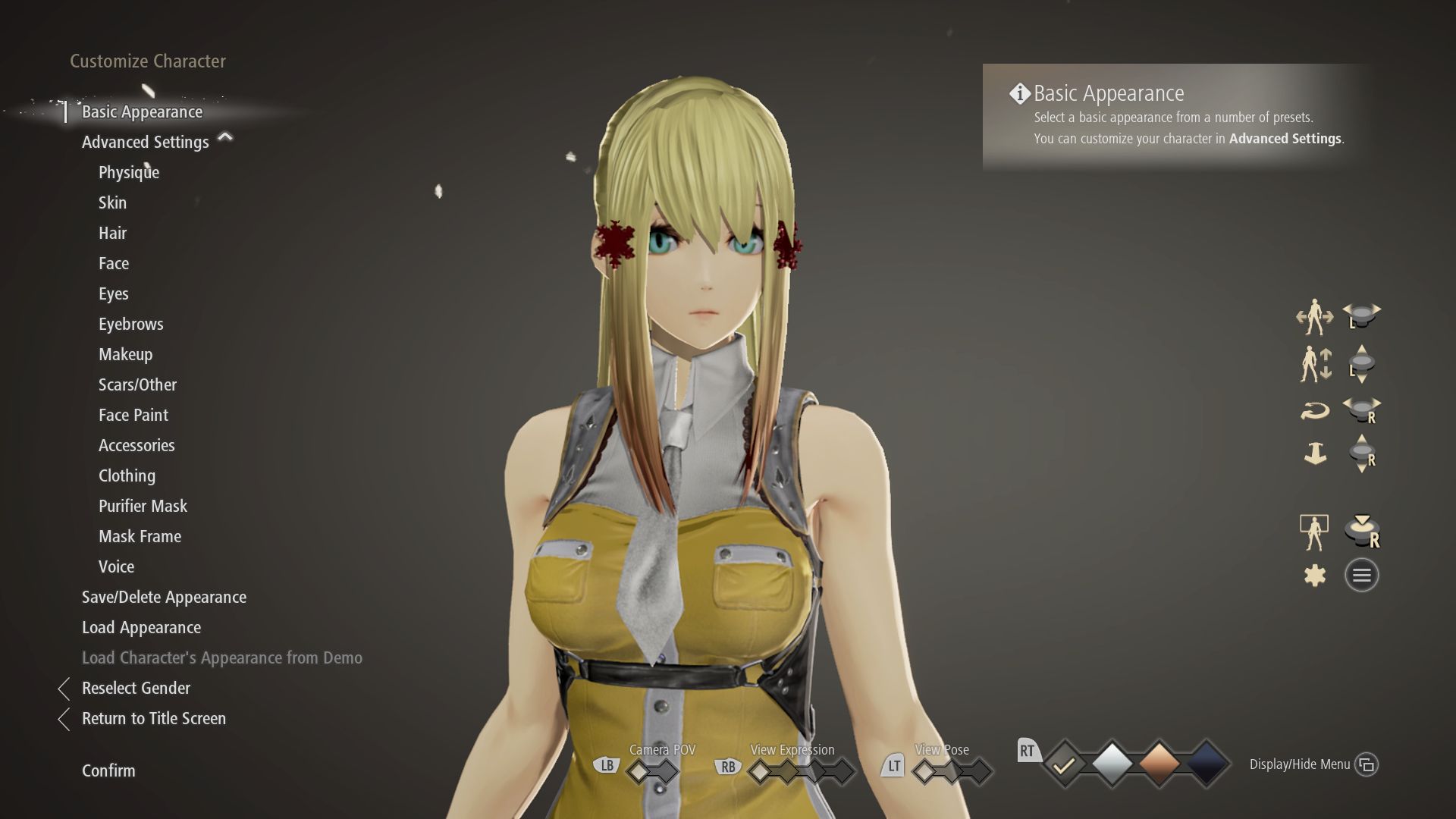Select the dark navy background swatch
1456x819 pixels.
1206,765
